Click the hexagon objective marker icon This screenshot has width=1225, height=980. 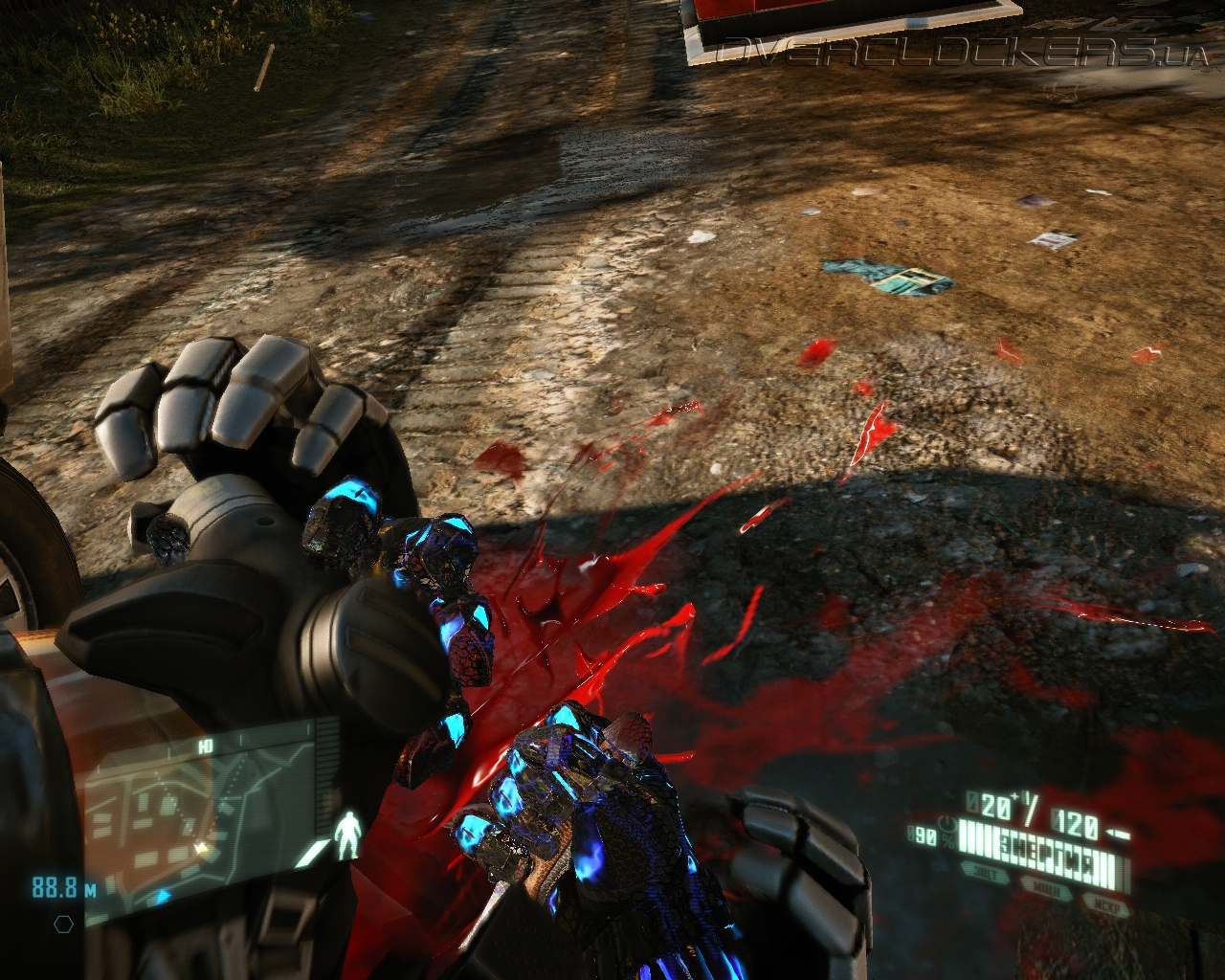click(x=63, y=924)
